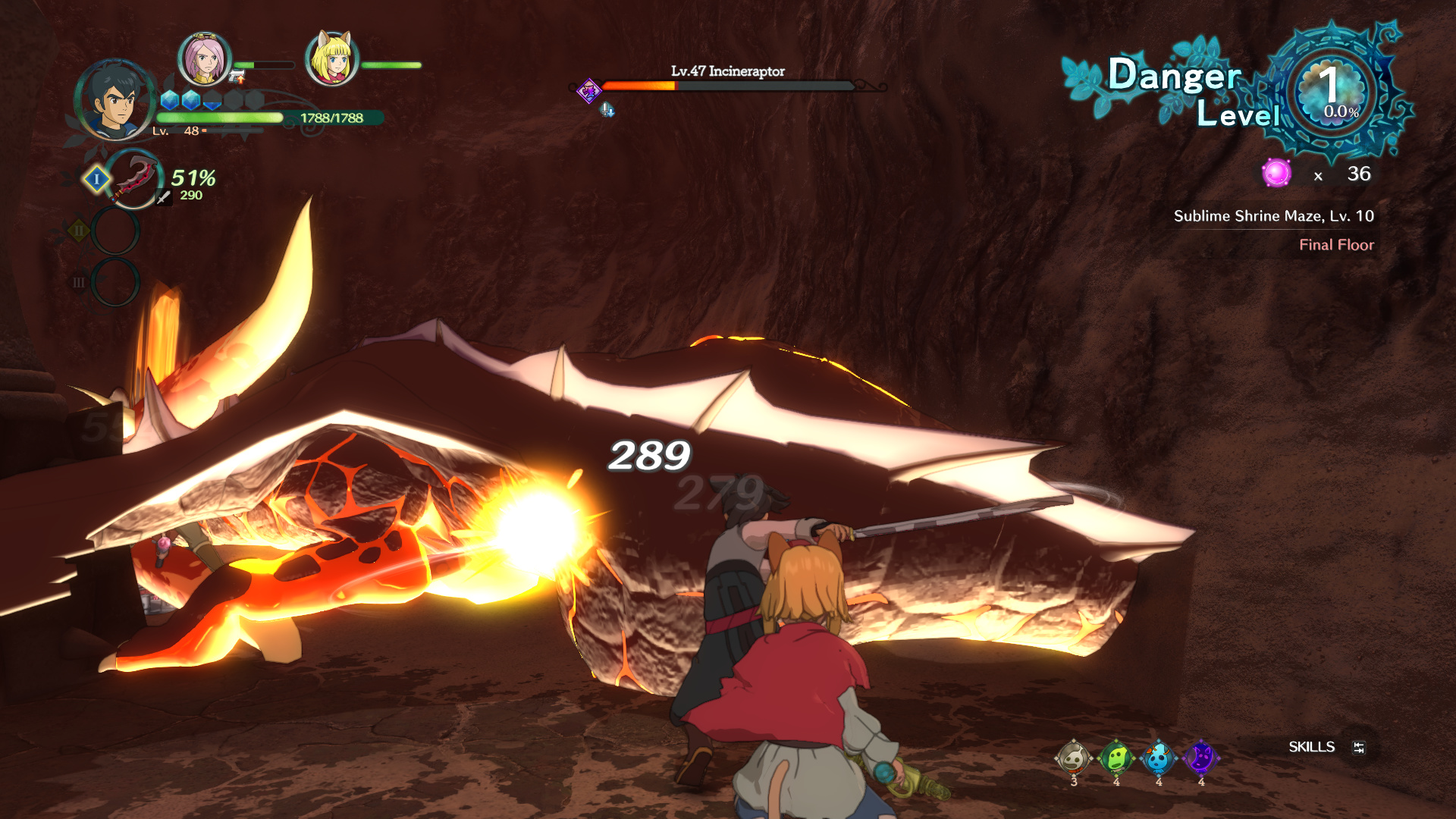Click the pink orb counter icon
Image resolution: width=1456 pixels, height=819 pixels.
(1276, 173)
